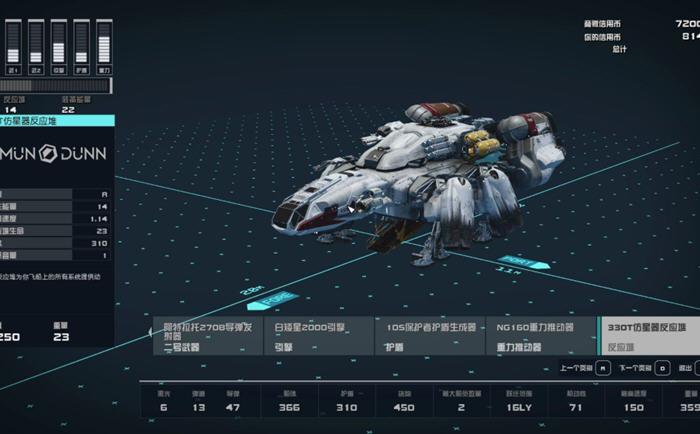Select the 330T仿星器反应堆 reactor module

point(649,337)
